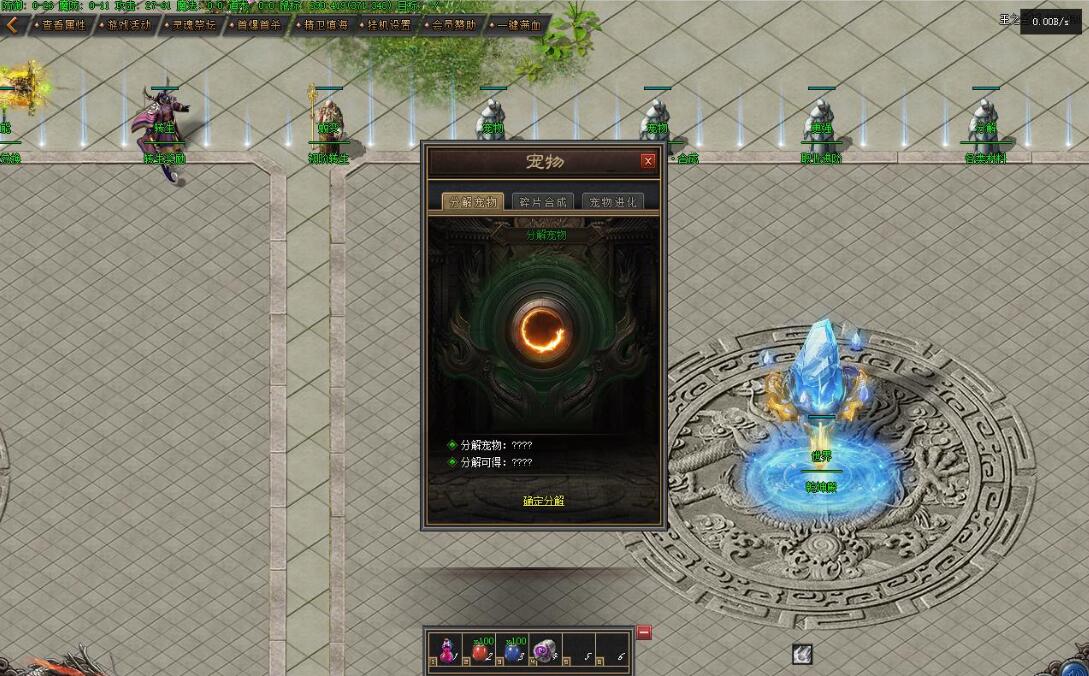The width and height of the screenshot is (1089, 676).
Task: Click the white feather icon
Action: tap(801, 654)
